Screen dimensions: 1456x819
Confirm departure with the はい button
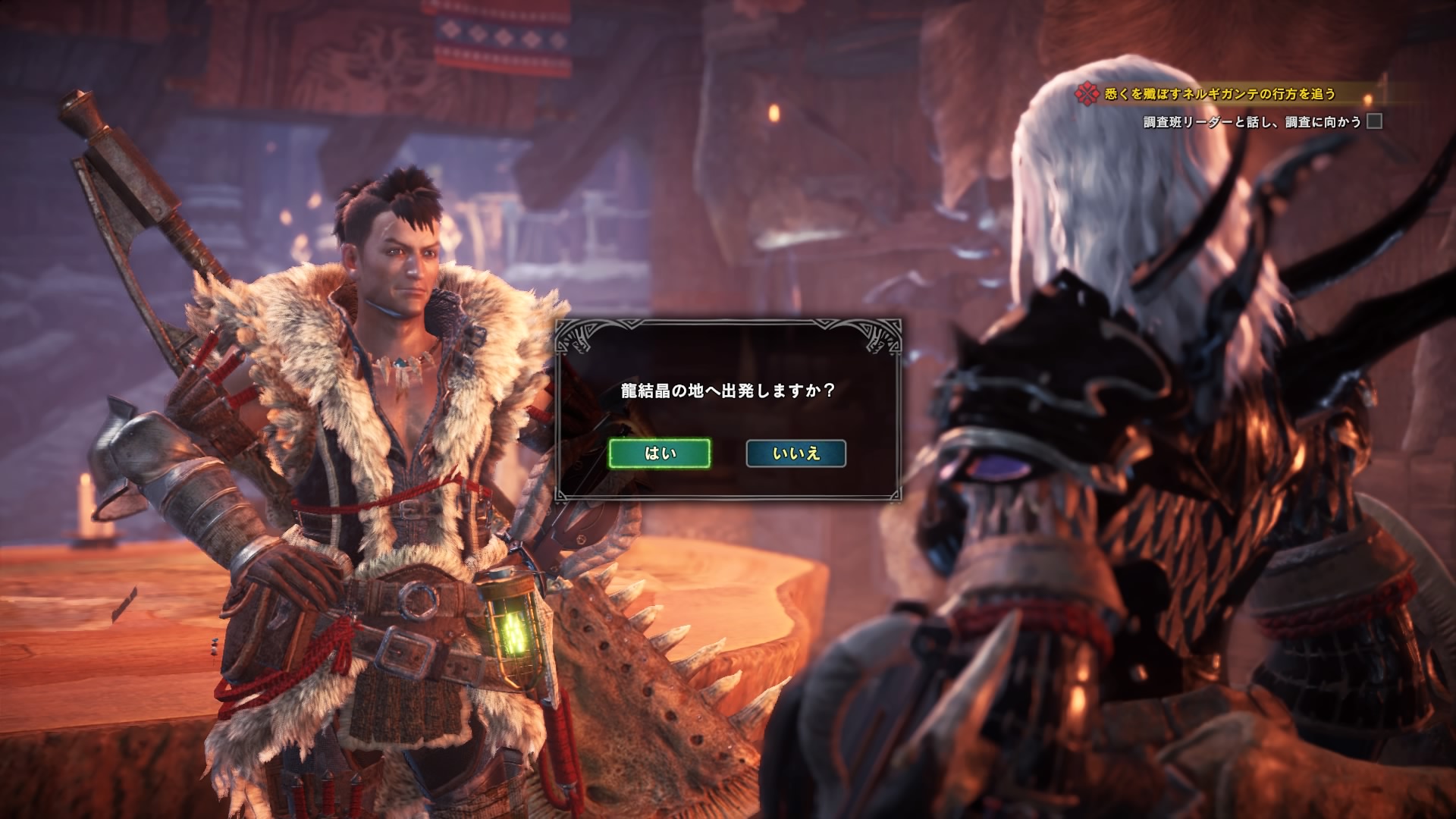(660, 453)
